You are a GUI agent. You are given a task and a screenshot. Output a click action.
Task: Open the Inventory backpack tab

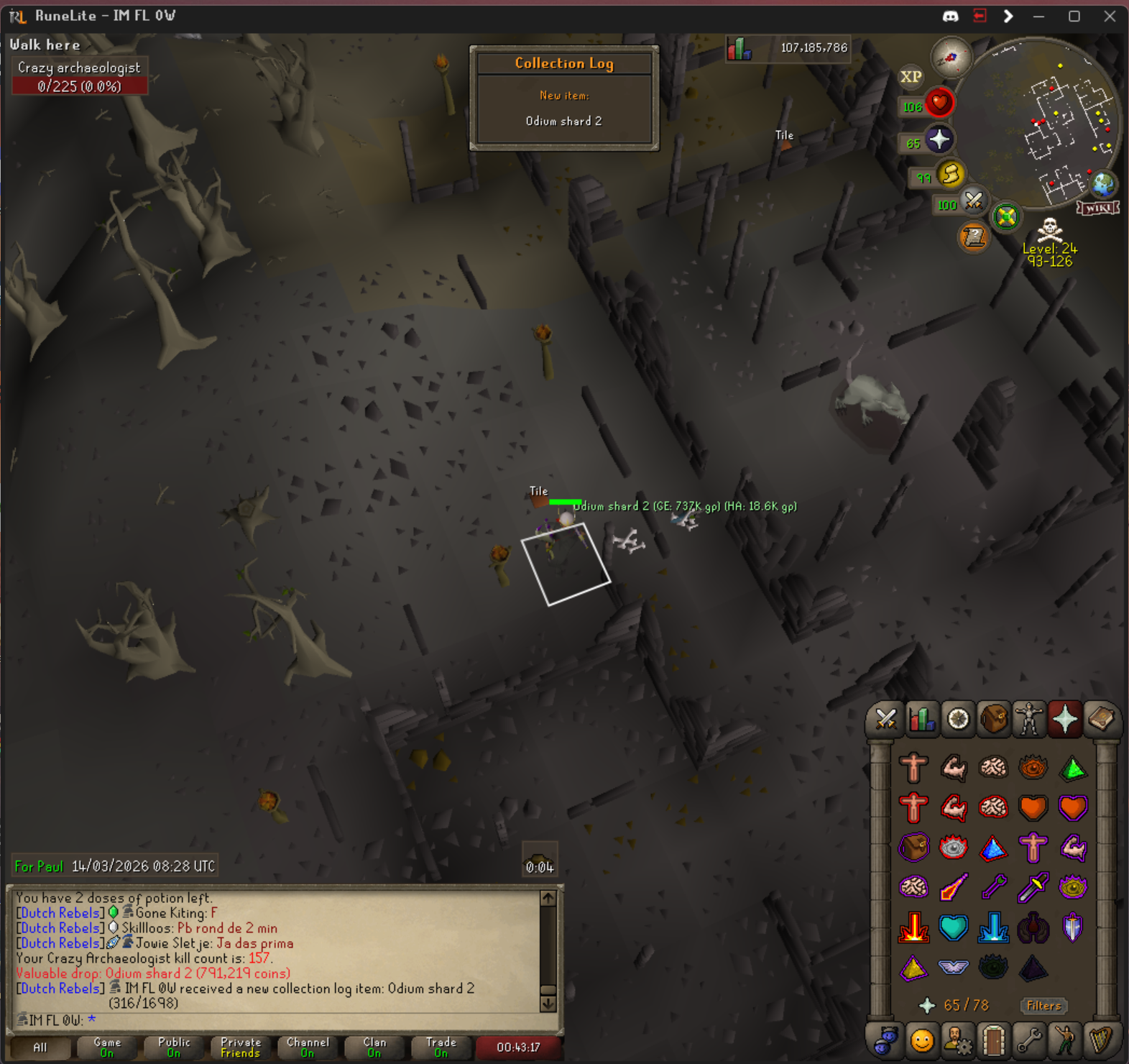[993, 719]
